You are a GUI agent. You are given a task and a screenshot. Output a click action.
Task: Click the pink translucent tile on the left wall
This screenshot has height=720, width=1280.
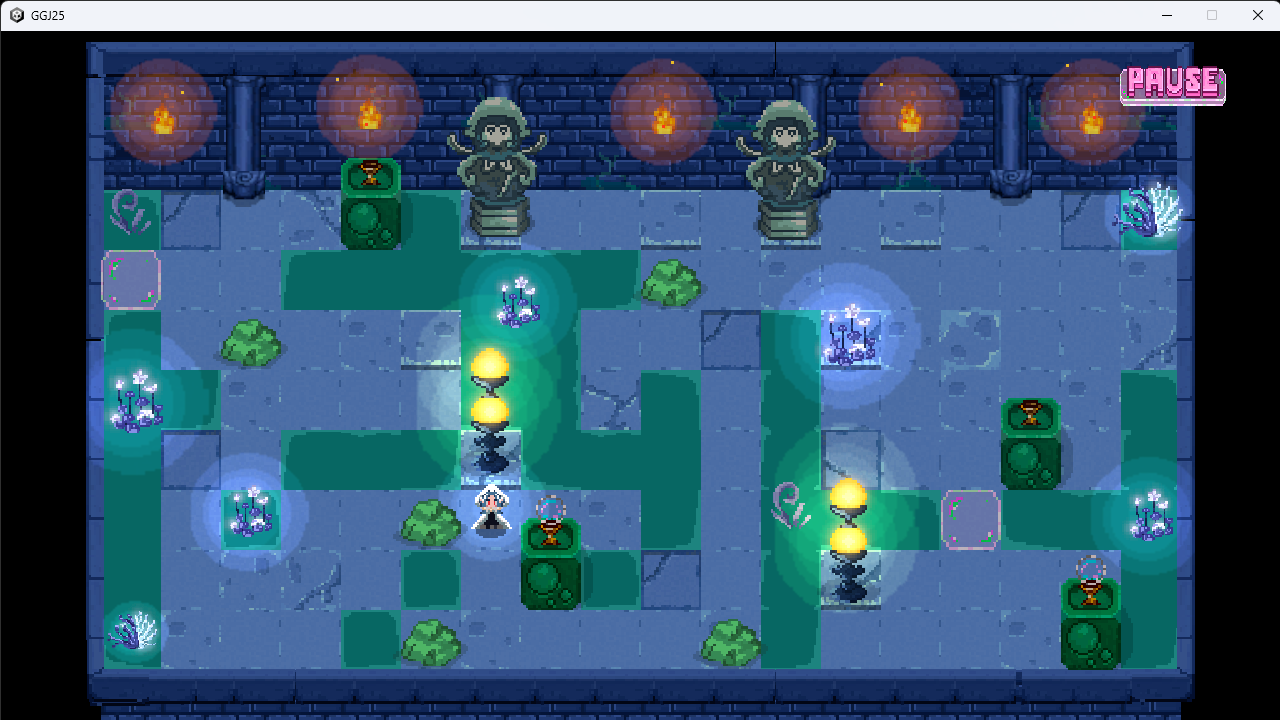131,281
